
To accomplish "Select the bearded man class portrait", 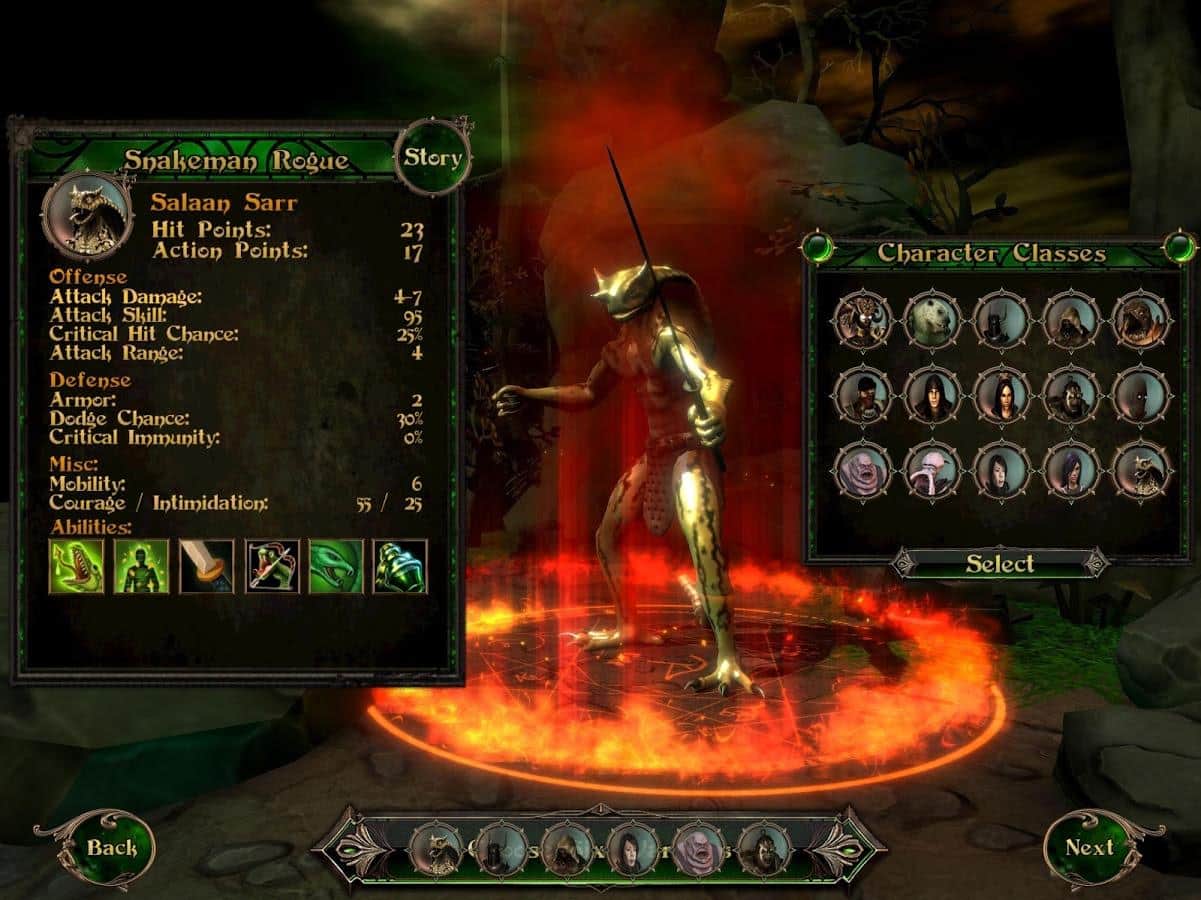I will (x=861, y=395).
